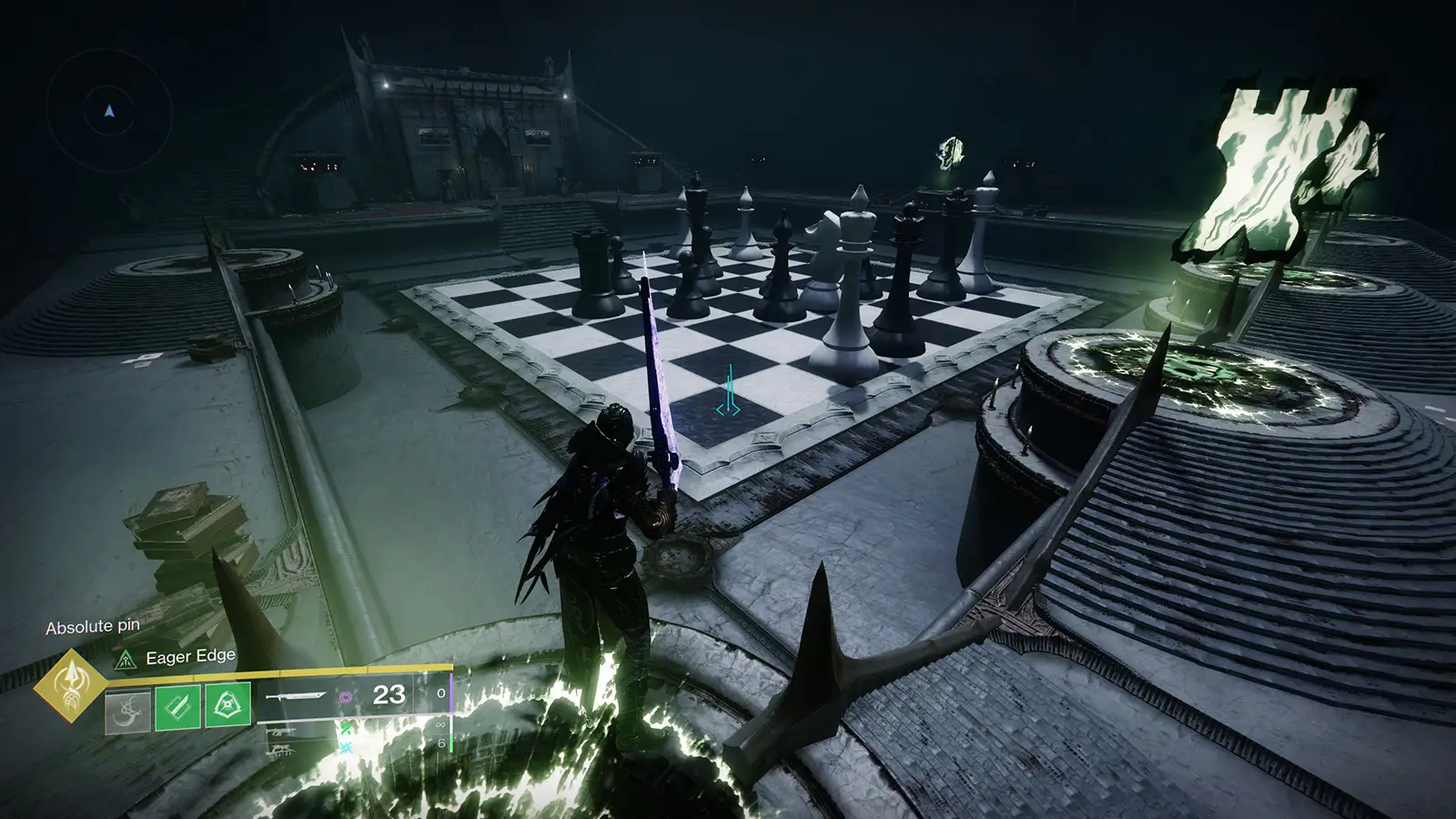Screen dimensions: 1456x819
Task: Click the infinity primary ammo counter
Action: click(x=440, y=724)
